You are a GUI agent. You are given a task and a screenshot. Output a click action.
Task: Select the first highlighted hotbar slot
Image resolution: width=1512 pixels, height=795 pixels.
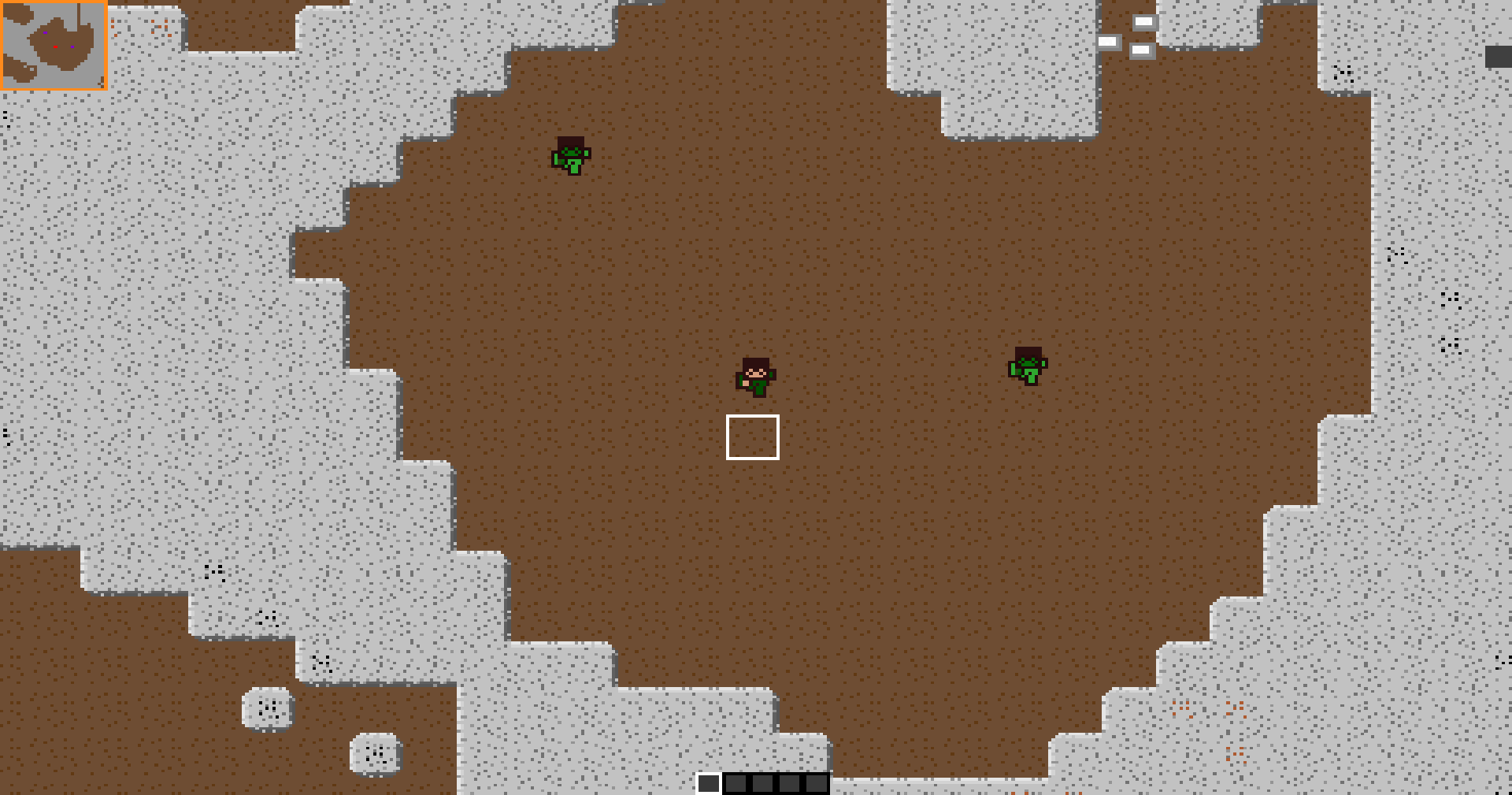coord(709,784)
